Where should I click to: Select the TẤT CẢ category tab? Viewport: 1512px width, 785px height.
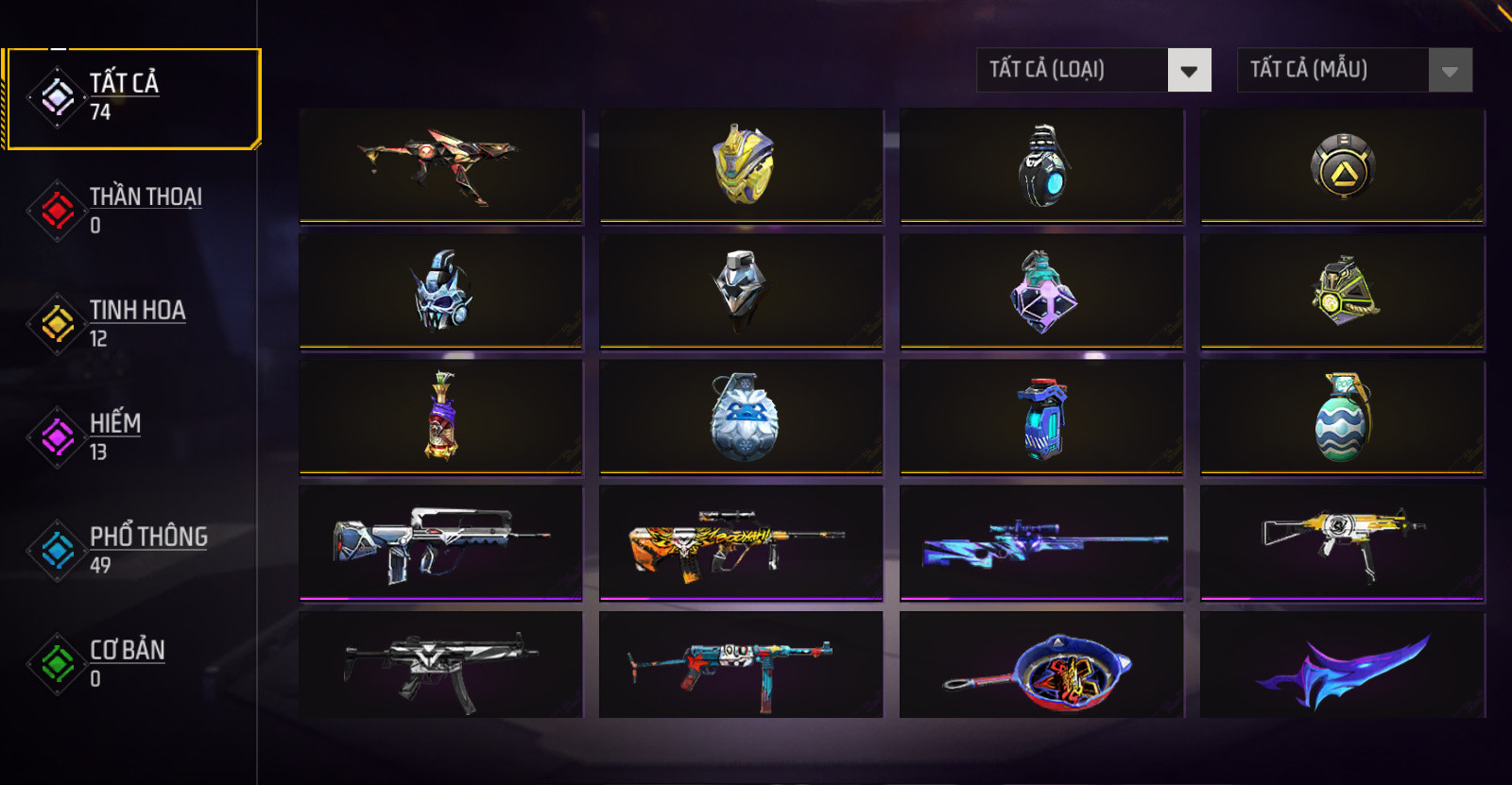(x=132, y=98)
